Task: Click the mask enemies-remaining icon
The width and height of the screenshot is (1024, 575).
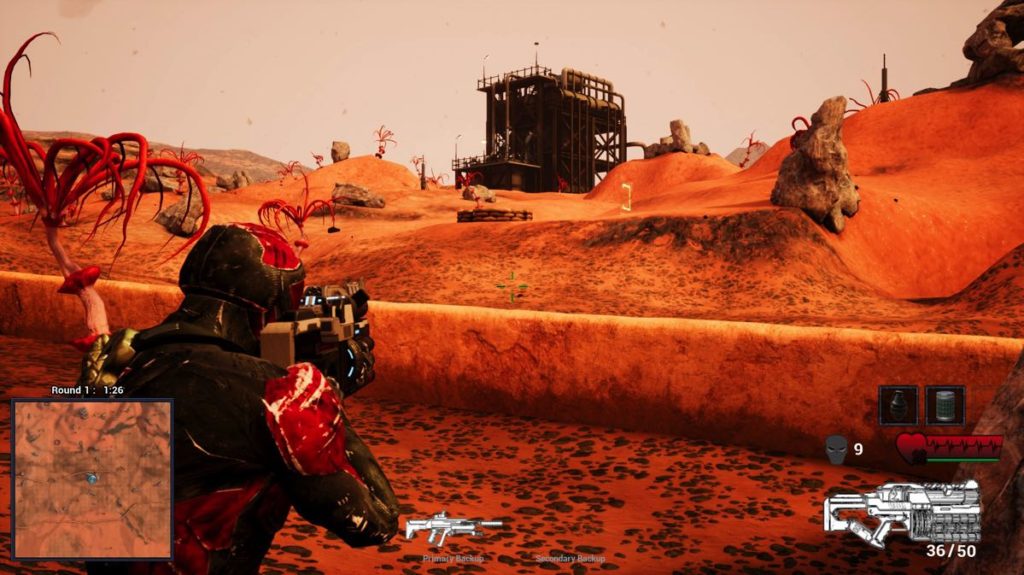Action: [836, 449]
